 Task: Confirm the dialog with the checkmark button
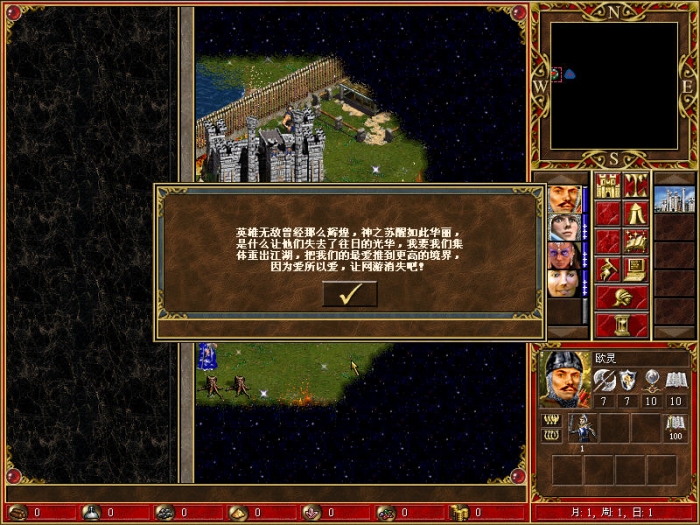click(350, 294)
